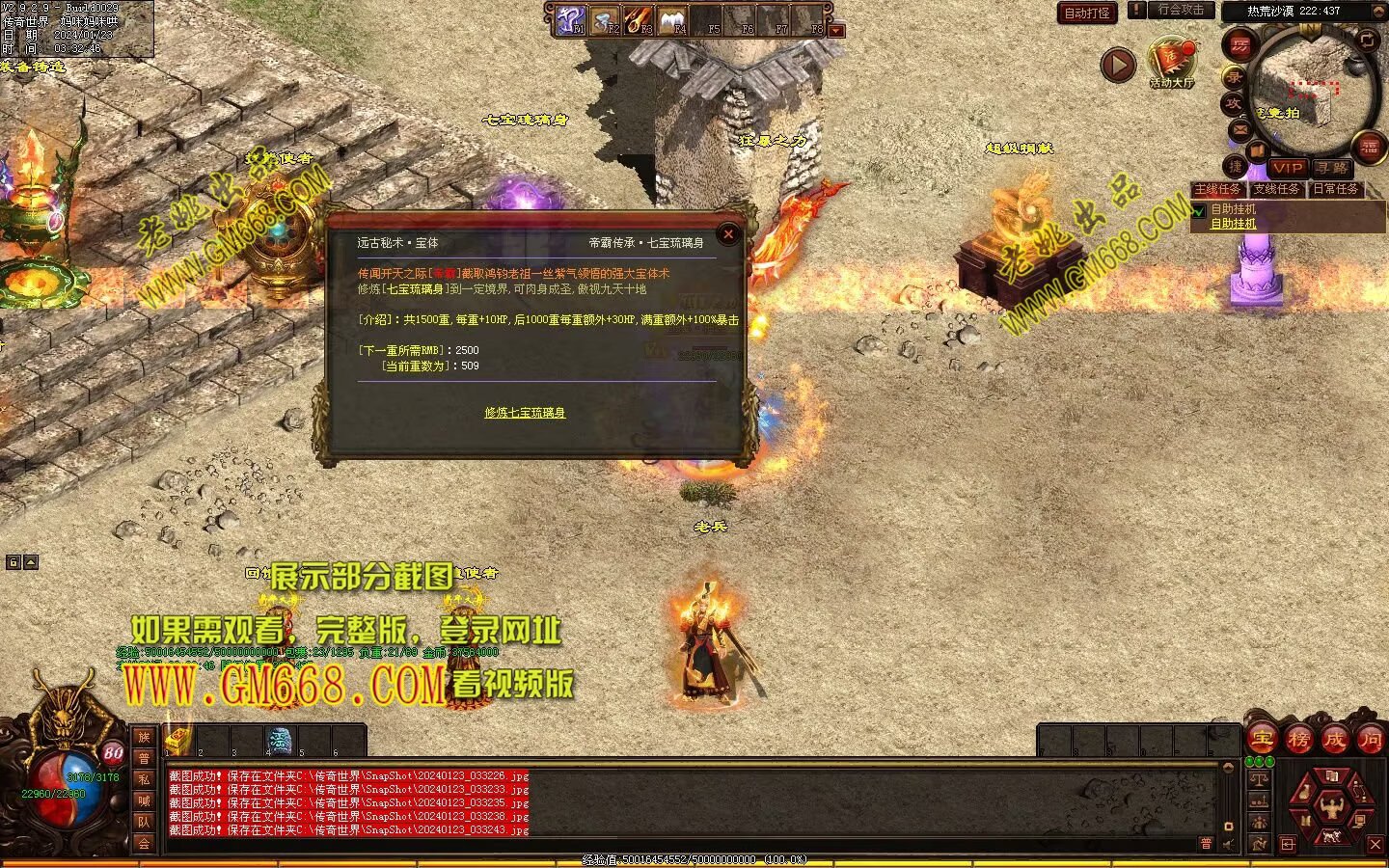Screen dimensions: 1389x868
Task: Click the round play arrow button
Action: point(1118,65)
